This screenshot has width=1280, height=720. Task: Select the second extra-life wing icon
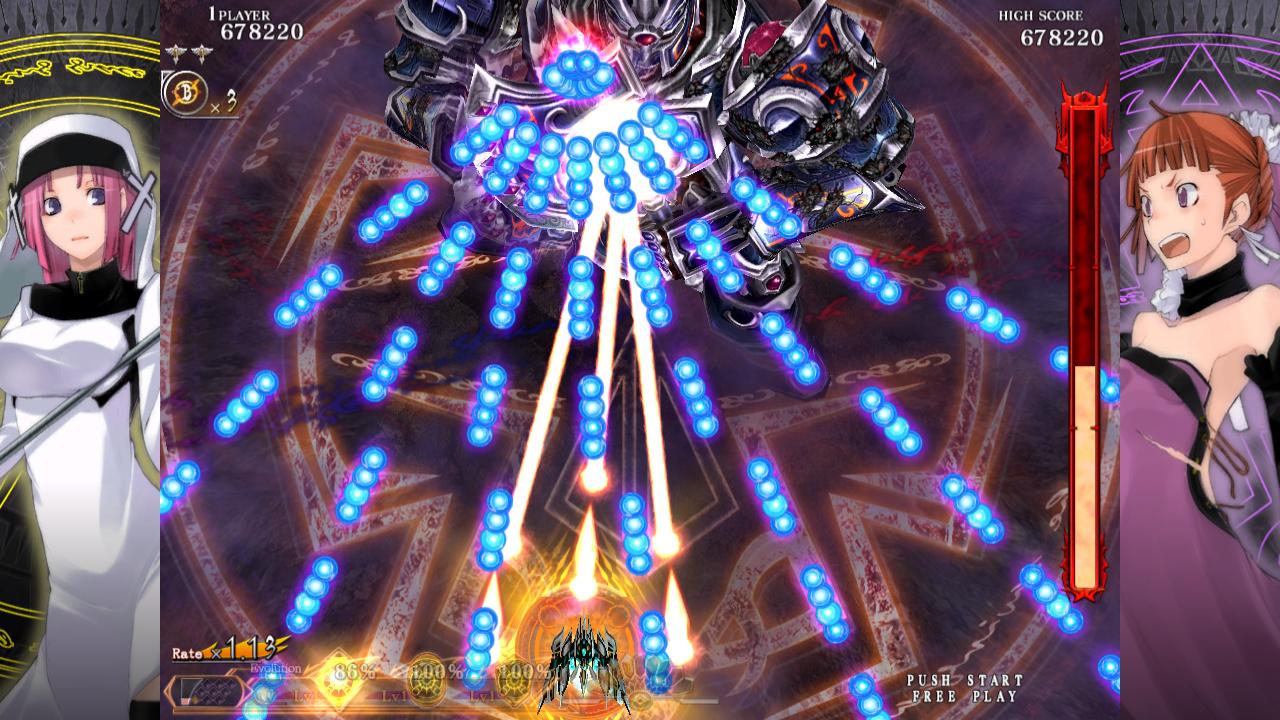coord(201,50)
